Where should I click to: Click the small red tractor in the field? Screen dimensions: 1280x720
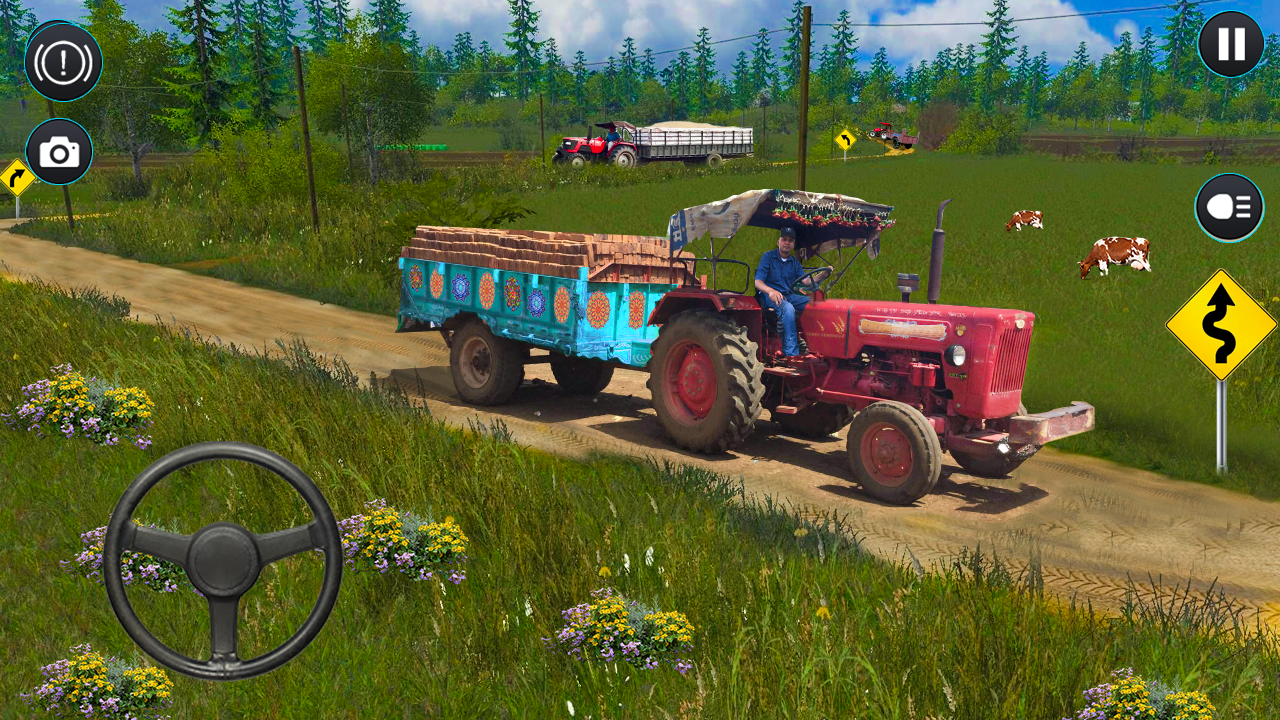[x=883, y=132]
